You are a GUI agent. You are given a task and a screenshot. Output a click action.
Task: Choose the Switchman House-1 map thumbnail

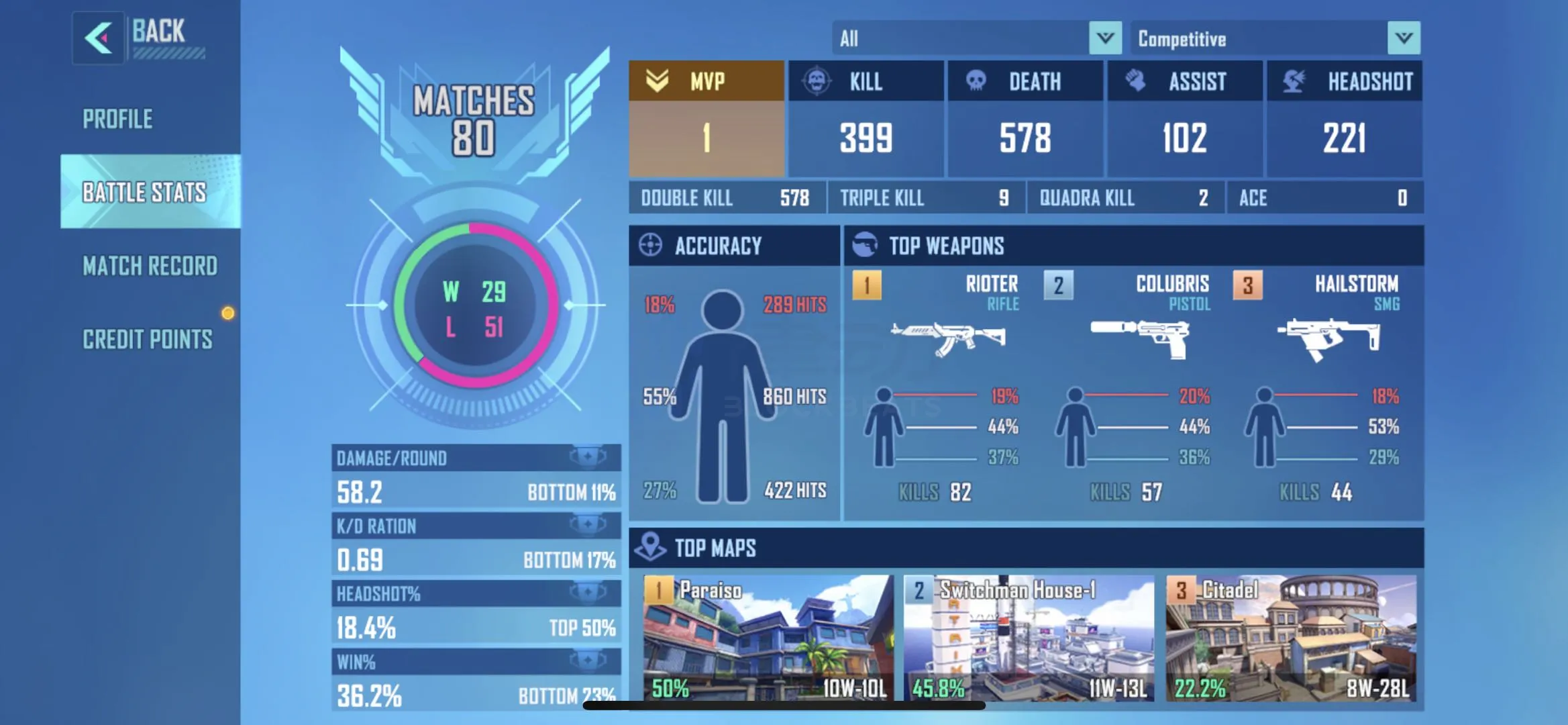click(x=1029, y=638)
